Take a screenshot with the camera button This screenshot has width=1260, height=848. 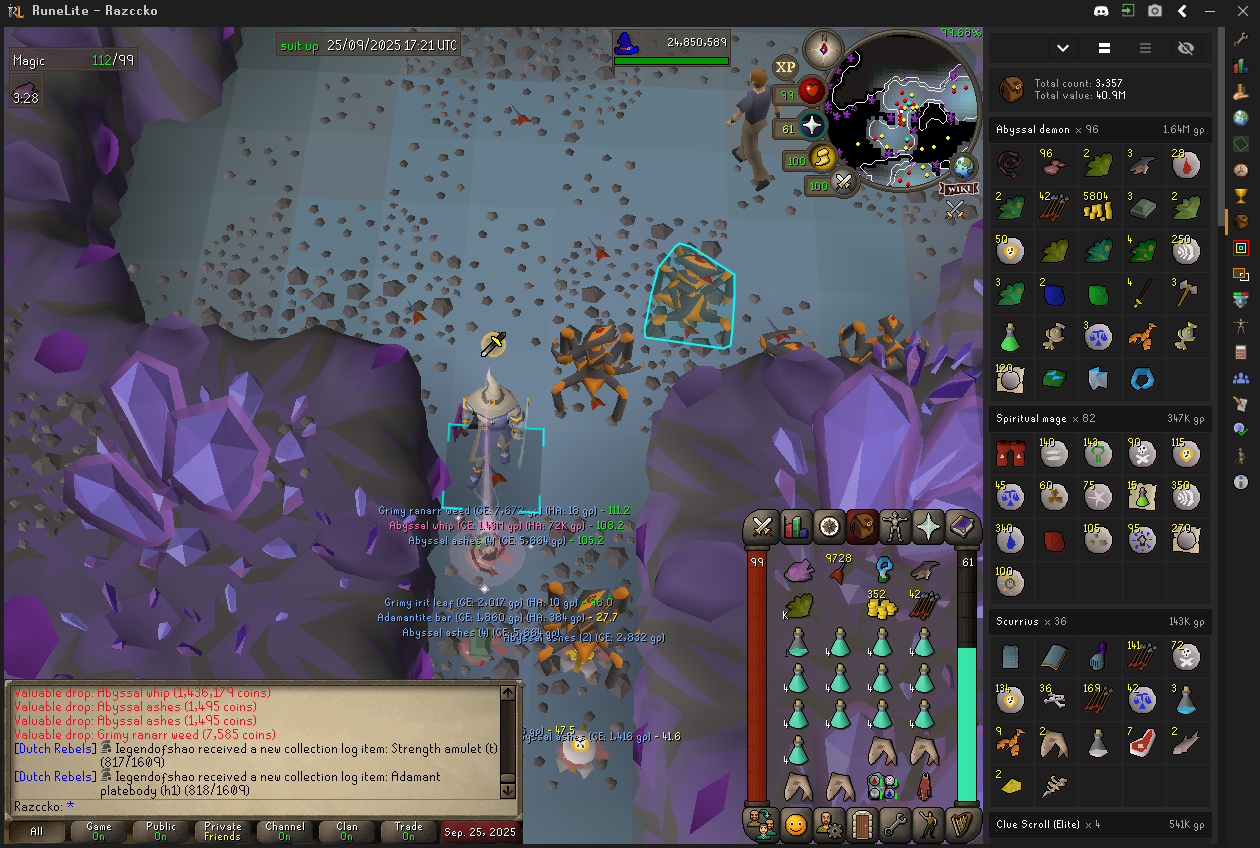tap(1155, 11)
